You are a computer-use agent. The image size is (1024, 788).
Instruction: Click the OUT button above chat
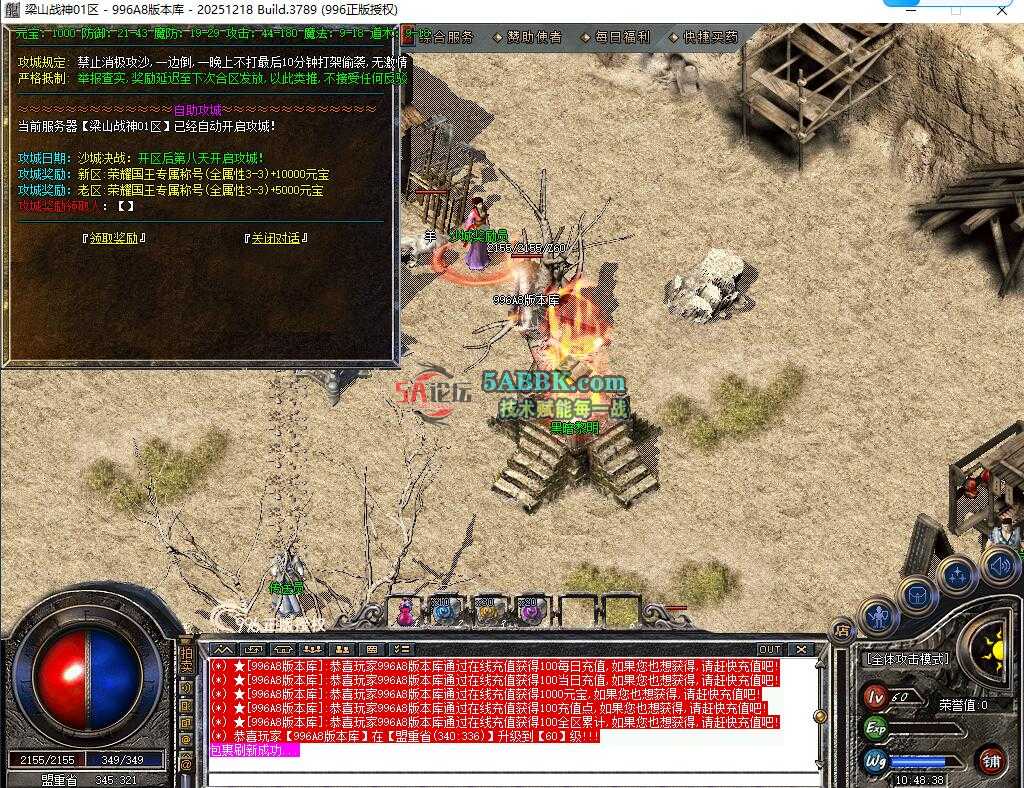770,650
